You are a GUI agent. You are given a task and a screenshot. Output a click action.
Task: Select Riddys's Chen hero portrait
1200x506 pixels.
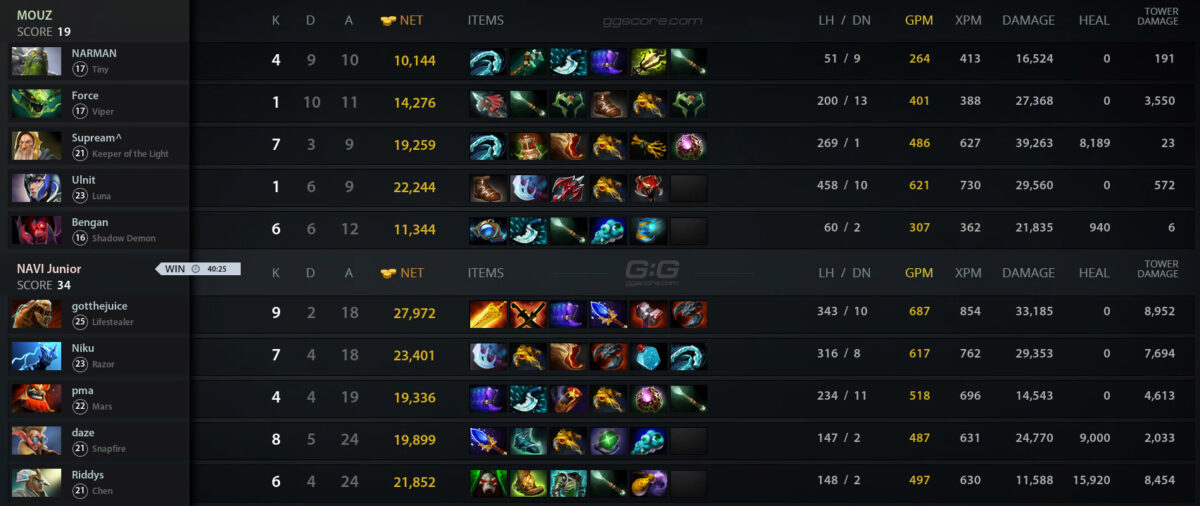(36, 482)
